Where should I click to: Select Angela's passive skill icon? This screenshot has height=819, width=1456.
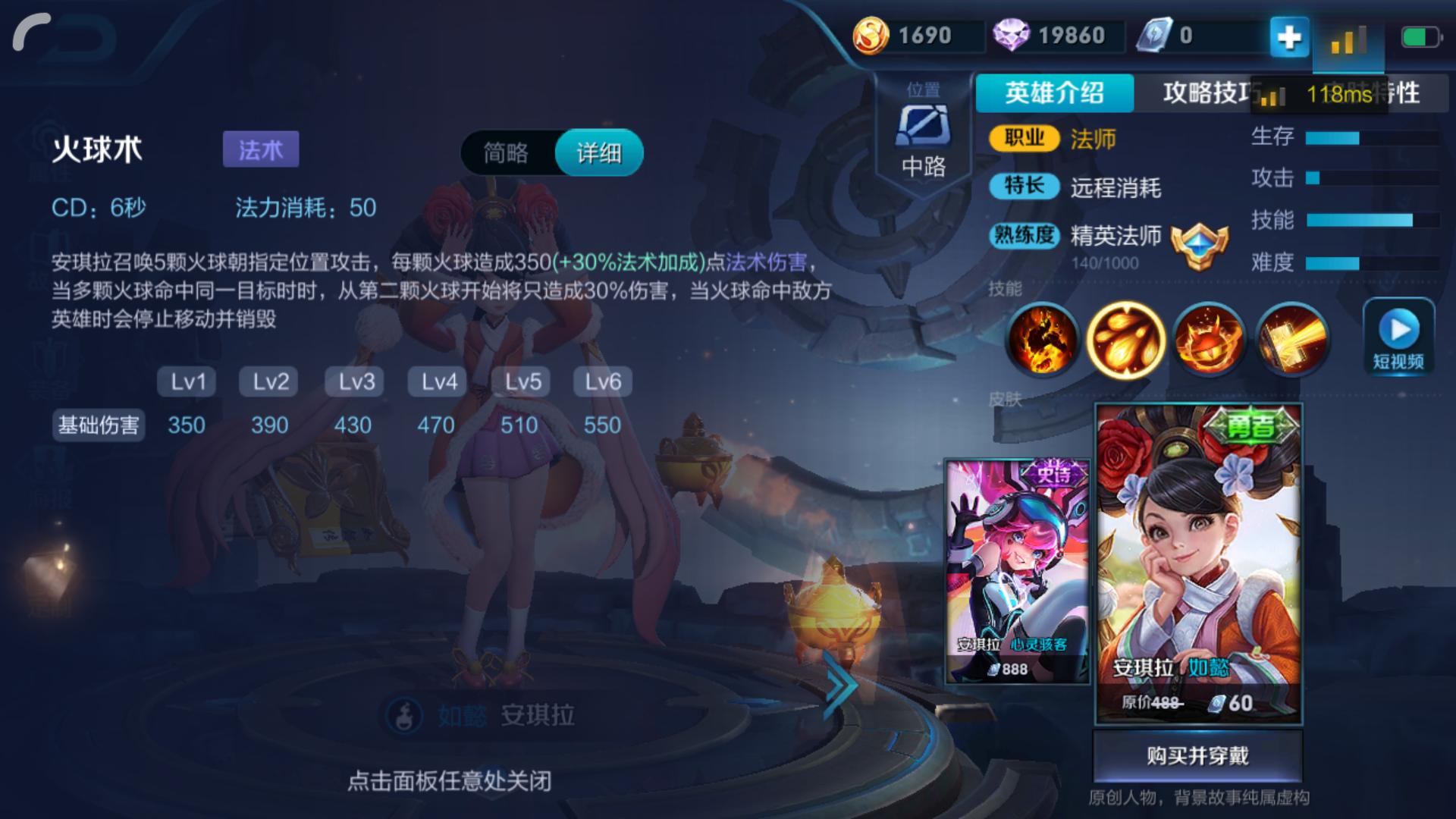1046,339
